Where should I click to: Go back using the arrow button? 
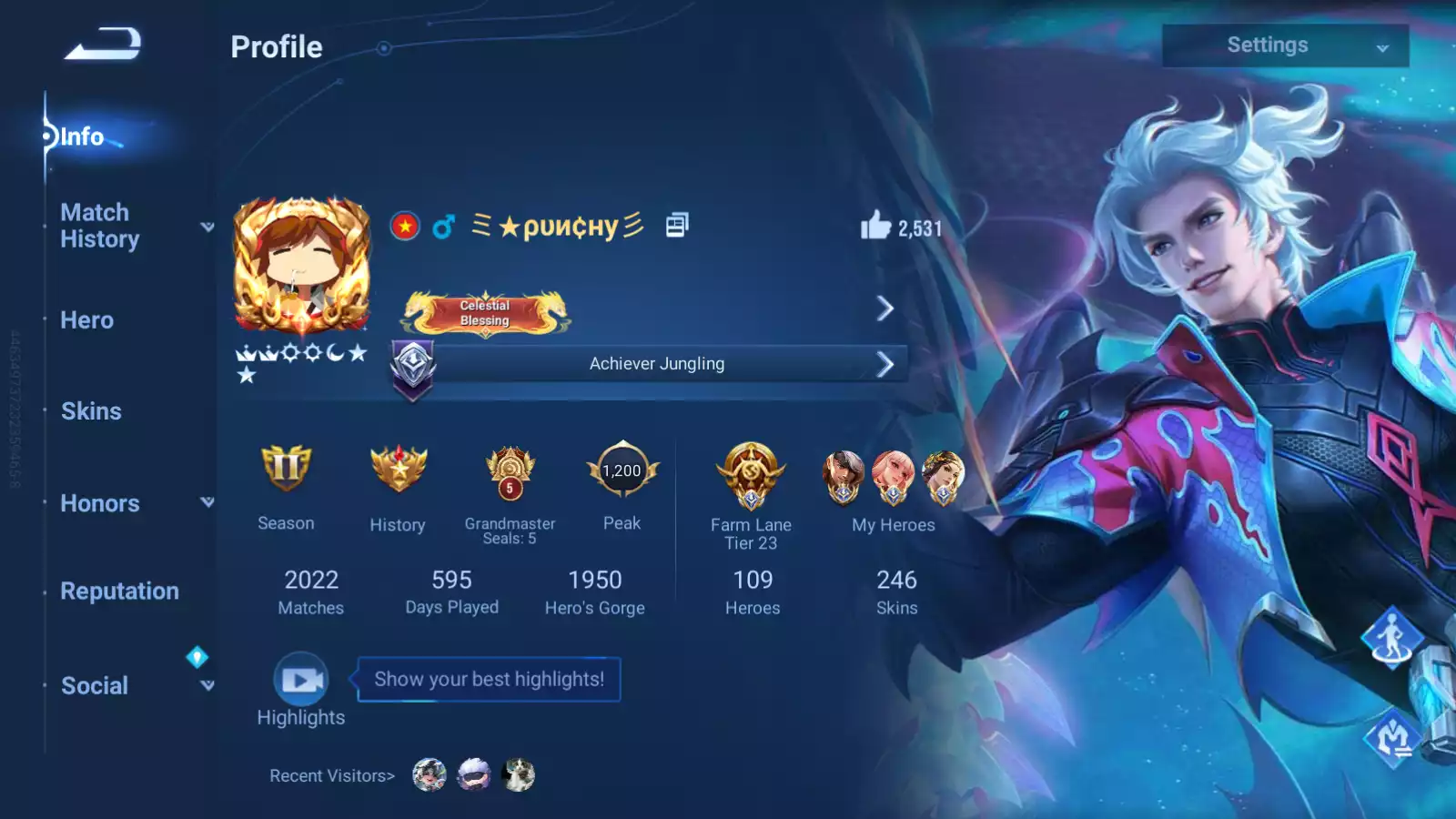[103, 44]
